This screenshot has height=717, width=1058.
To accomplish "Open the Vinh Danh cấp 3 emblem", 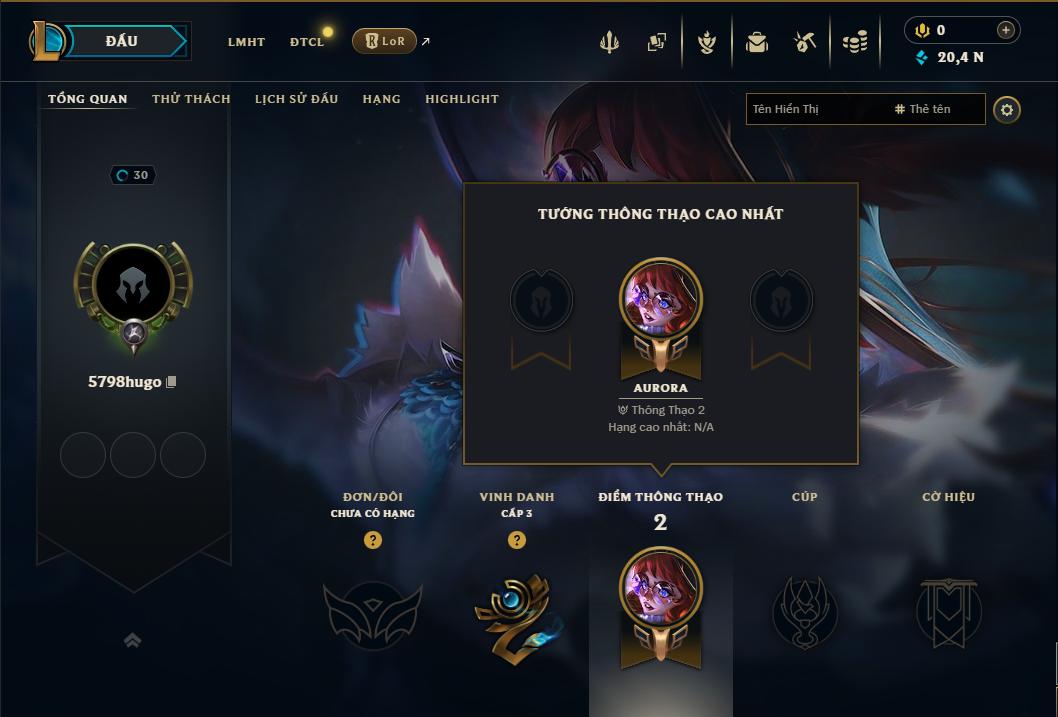I will (517, 612).
